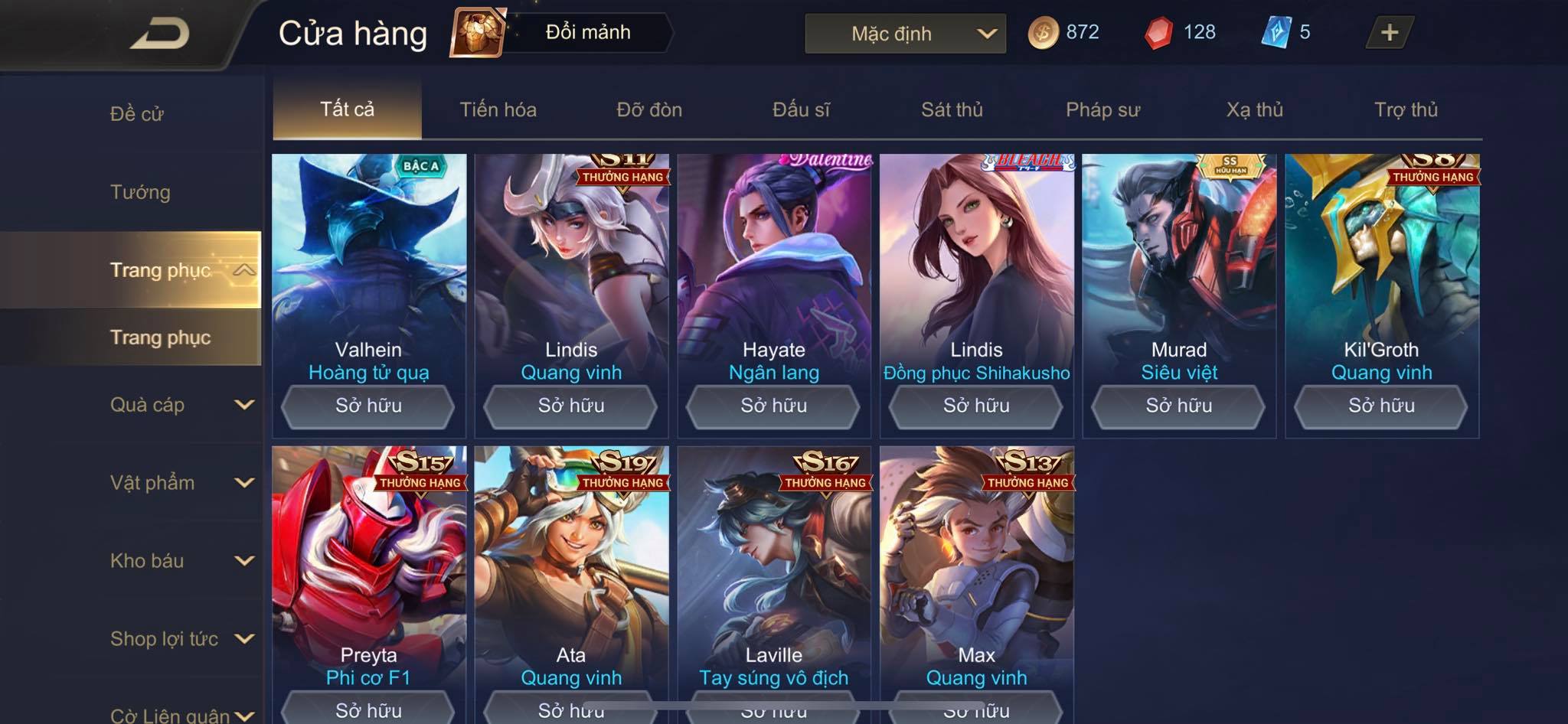The height and width of the screenshot is (724, 1568).
Task: Switch to the Tiến hóa tab
Action: point(498,109)
